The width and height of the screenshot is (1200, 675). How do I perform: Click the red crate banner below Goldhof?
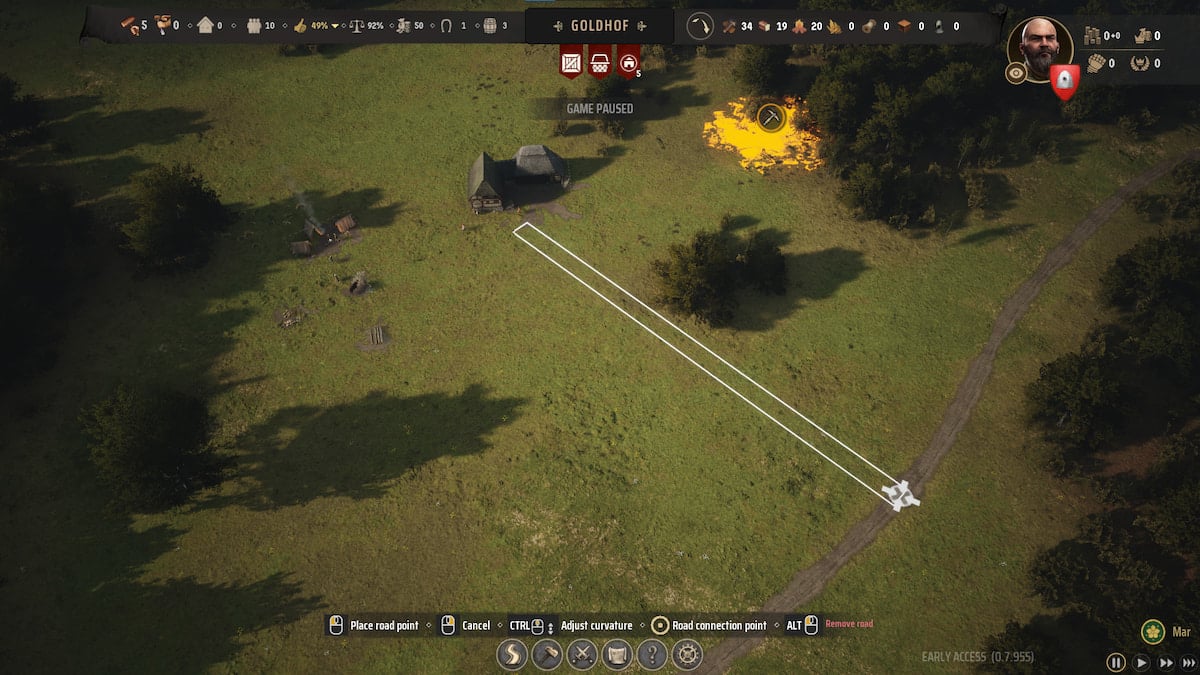pos(571,62)
